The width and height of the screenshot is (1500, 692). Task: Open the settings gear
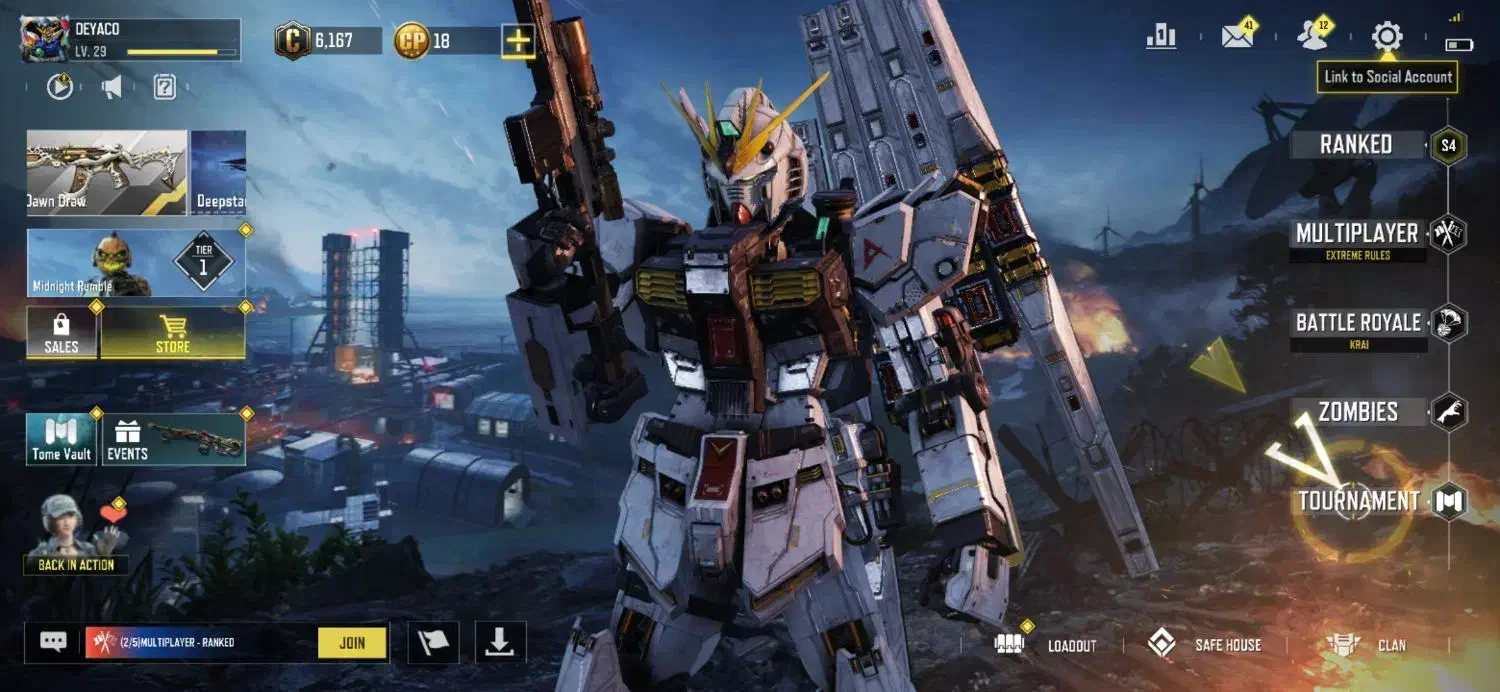click(1387, 37)
